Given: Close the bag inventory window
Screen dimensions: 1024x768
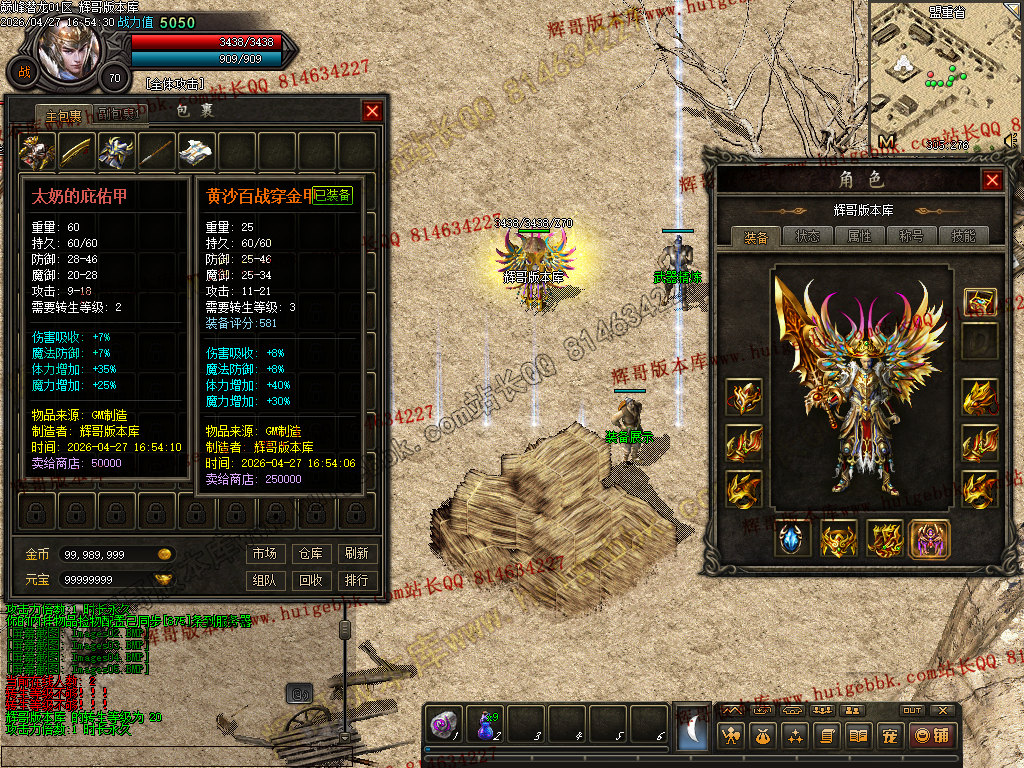Looking at the screenshot, I should 372,111.
